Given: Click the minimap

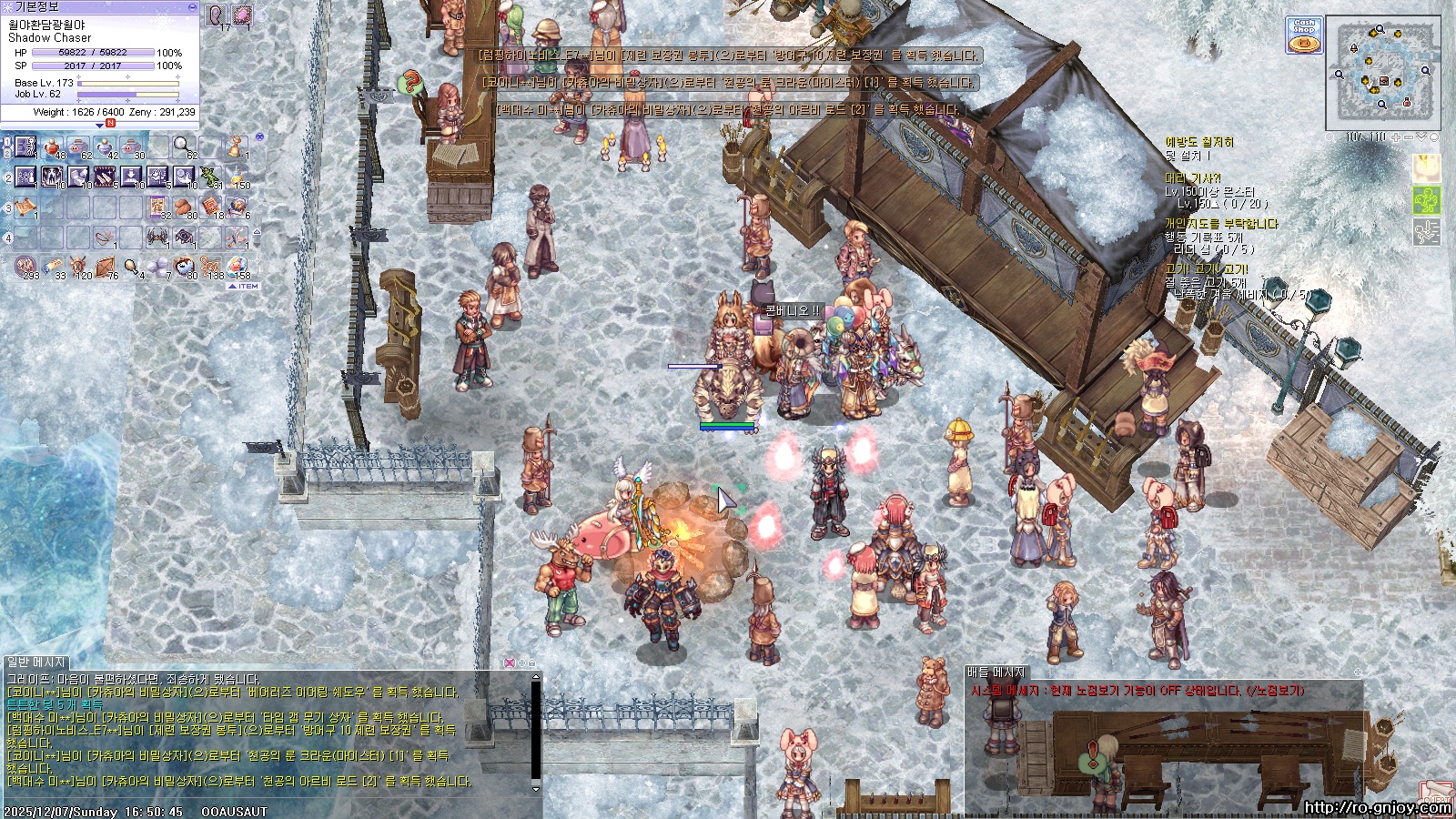Looking at the screenshot, I should tap(1382, 72).
